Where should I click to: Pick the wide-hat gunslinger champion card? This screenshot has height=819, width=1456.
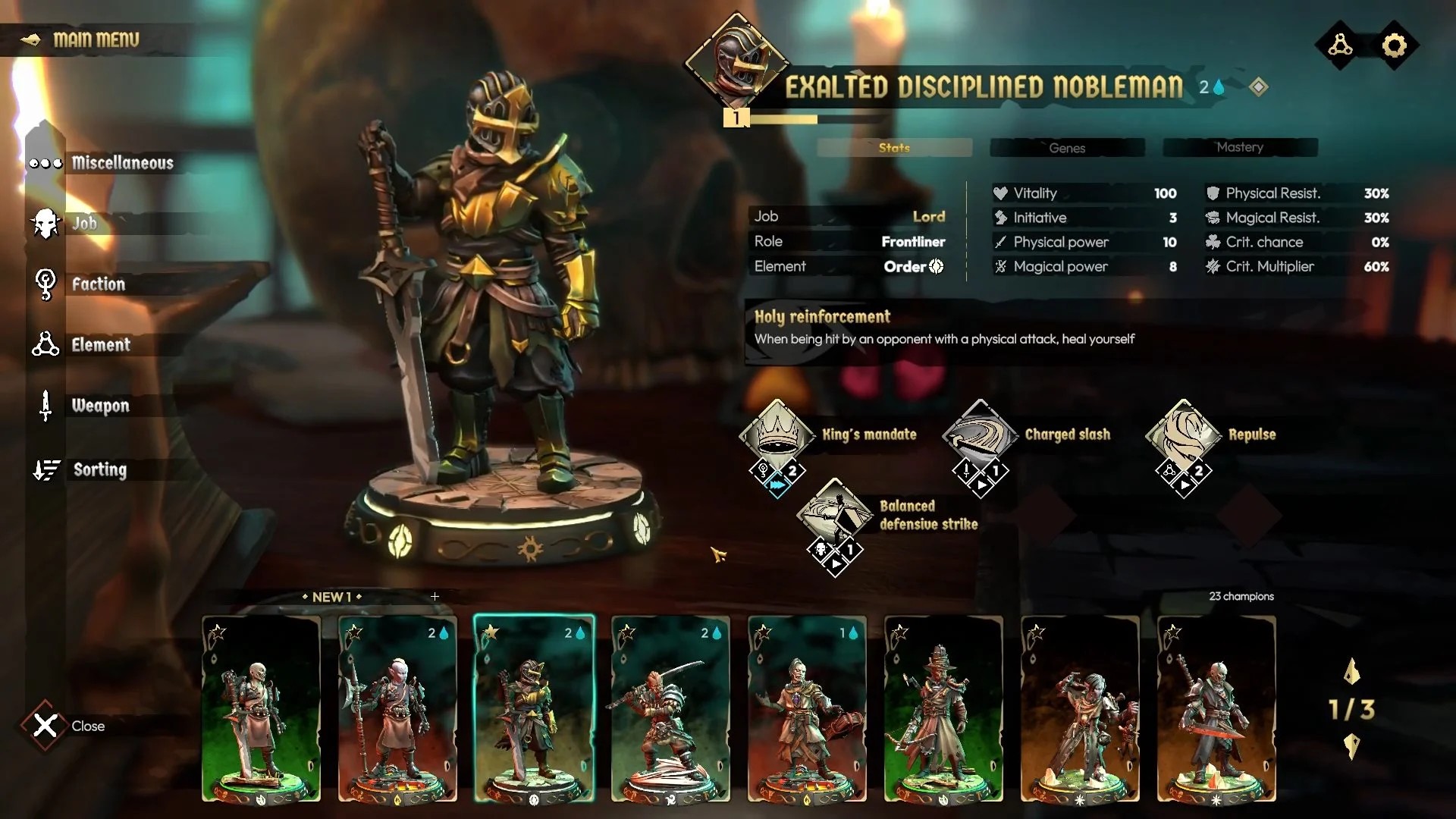(x=943, y=709)
